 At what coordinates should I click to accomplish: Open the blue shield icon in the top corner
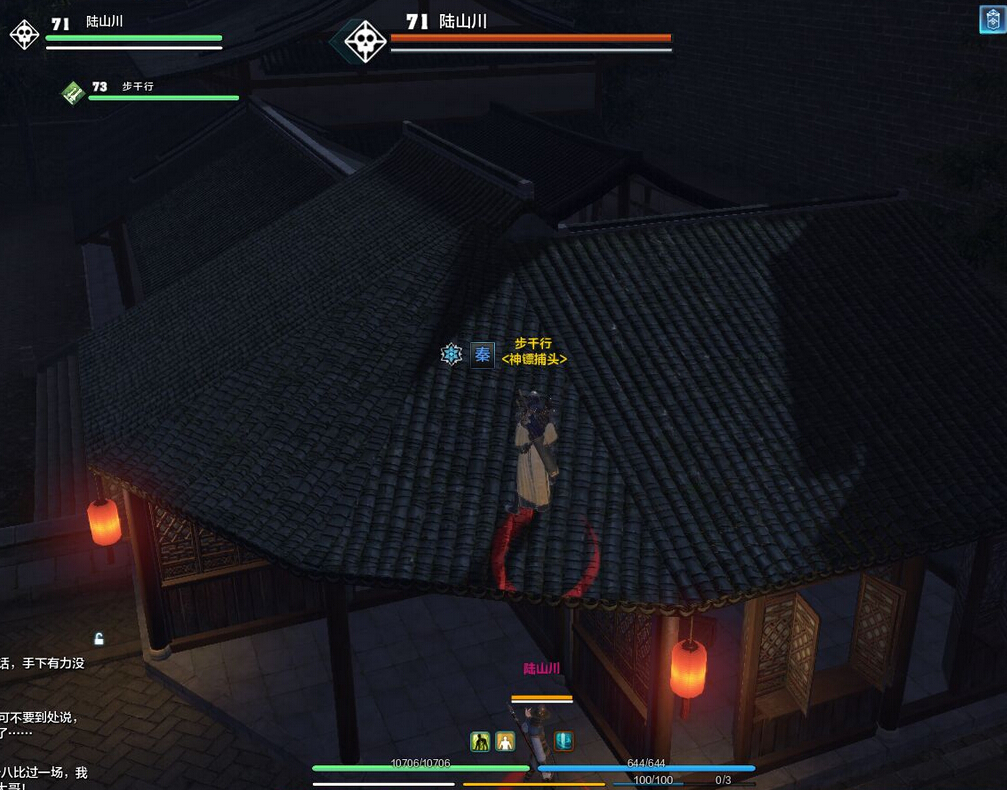pos(992,19)
